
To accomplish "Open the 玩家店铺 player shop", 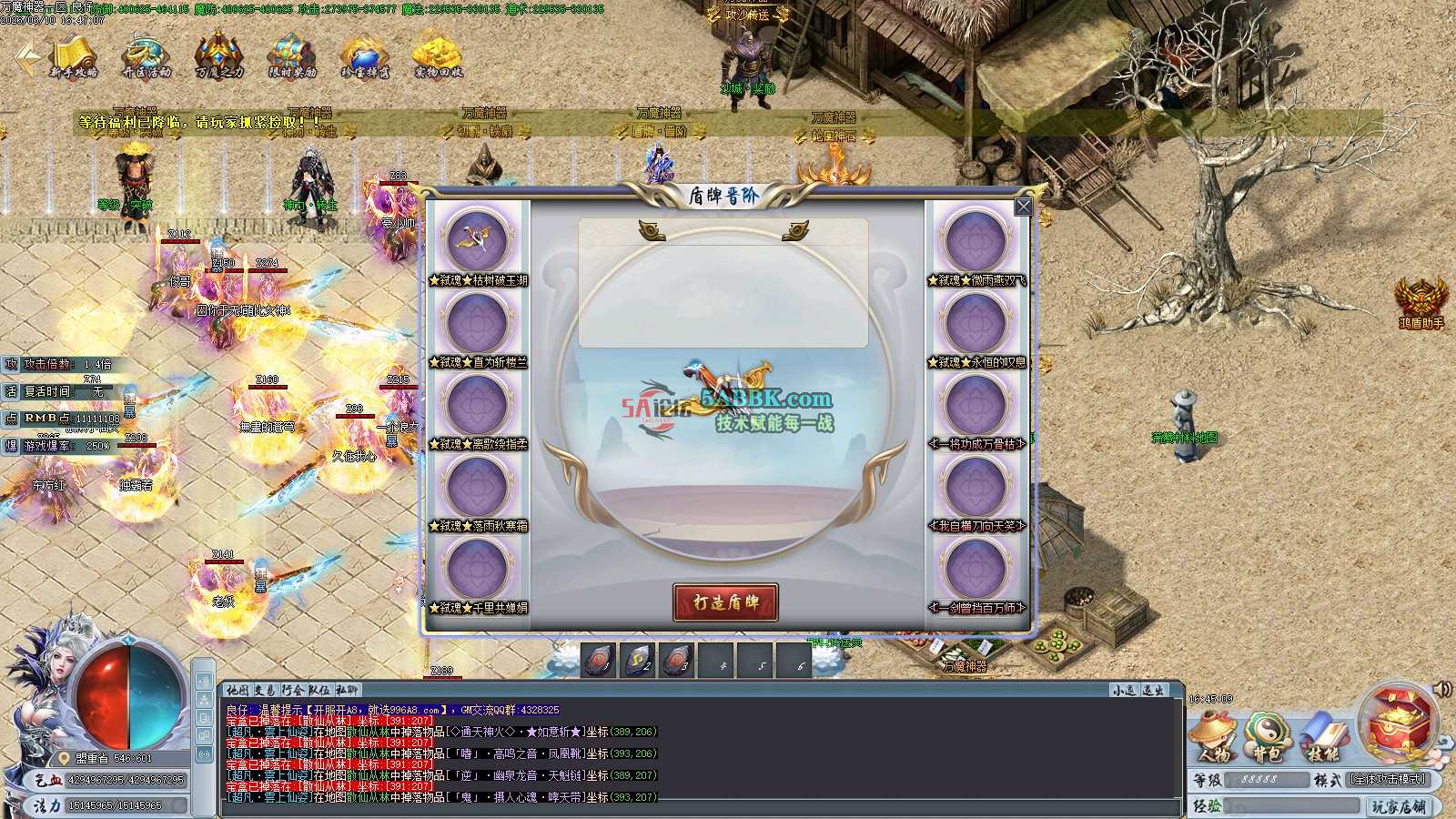I will 1399,806.
